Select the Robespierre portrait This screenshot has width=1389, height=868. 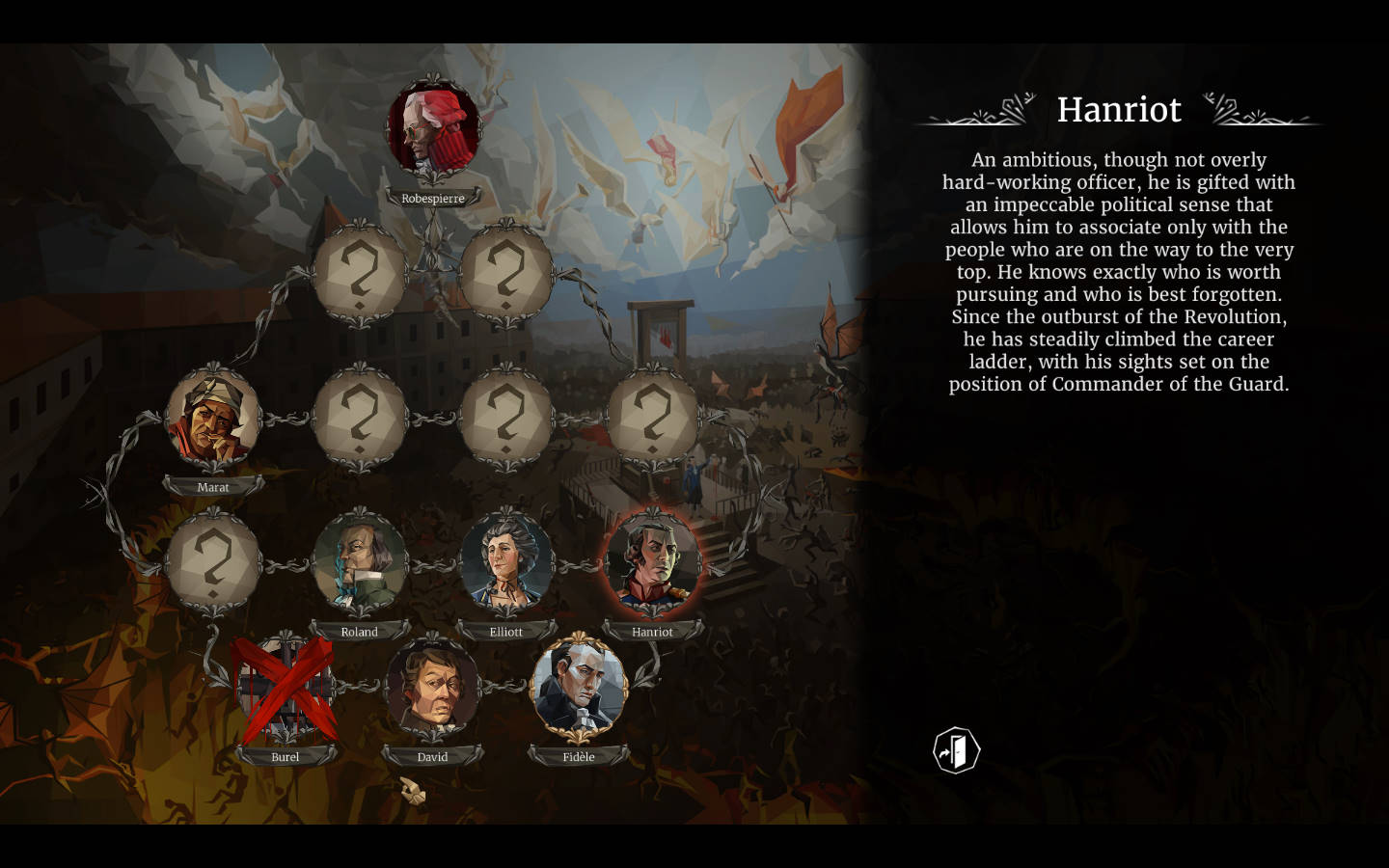pyautogui.click(x=433, y=132)
